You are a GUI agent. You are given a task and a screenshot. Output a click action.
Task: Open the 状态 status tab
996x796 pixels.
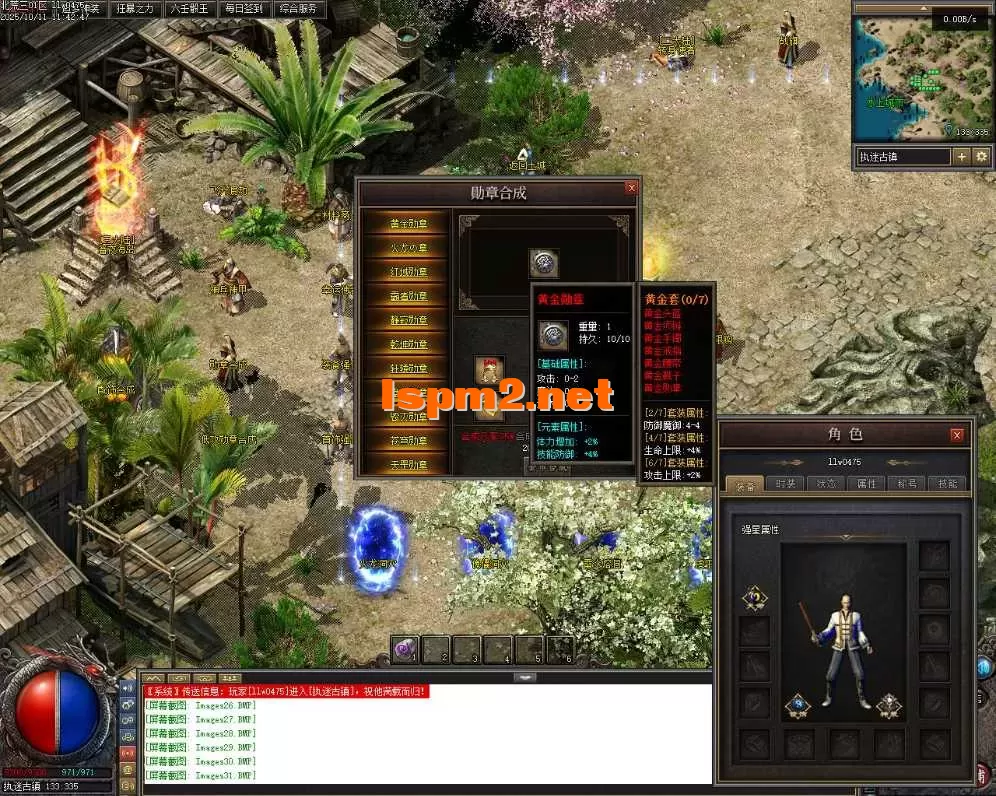pos(826,483)
